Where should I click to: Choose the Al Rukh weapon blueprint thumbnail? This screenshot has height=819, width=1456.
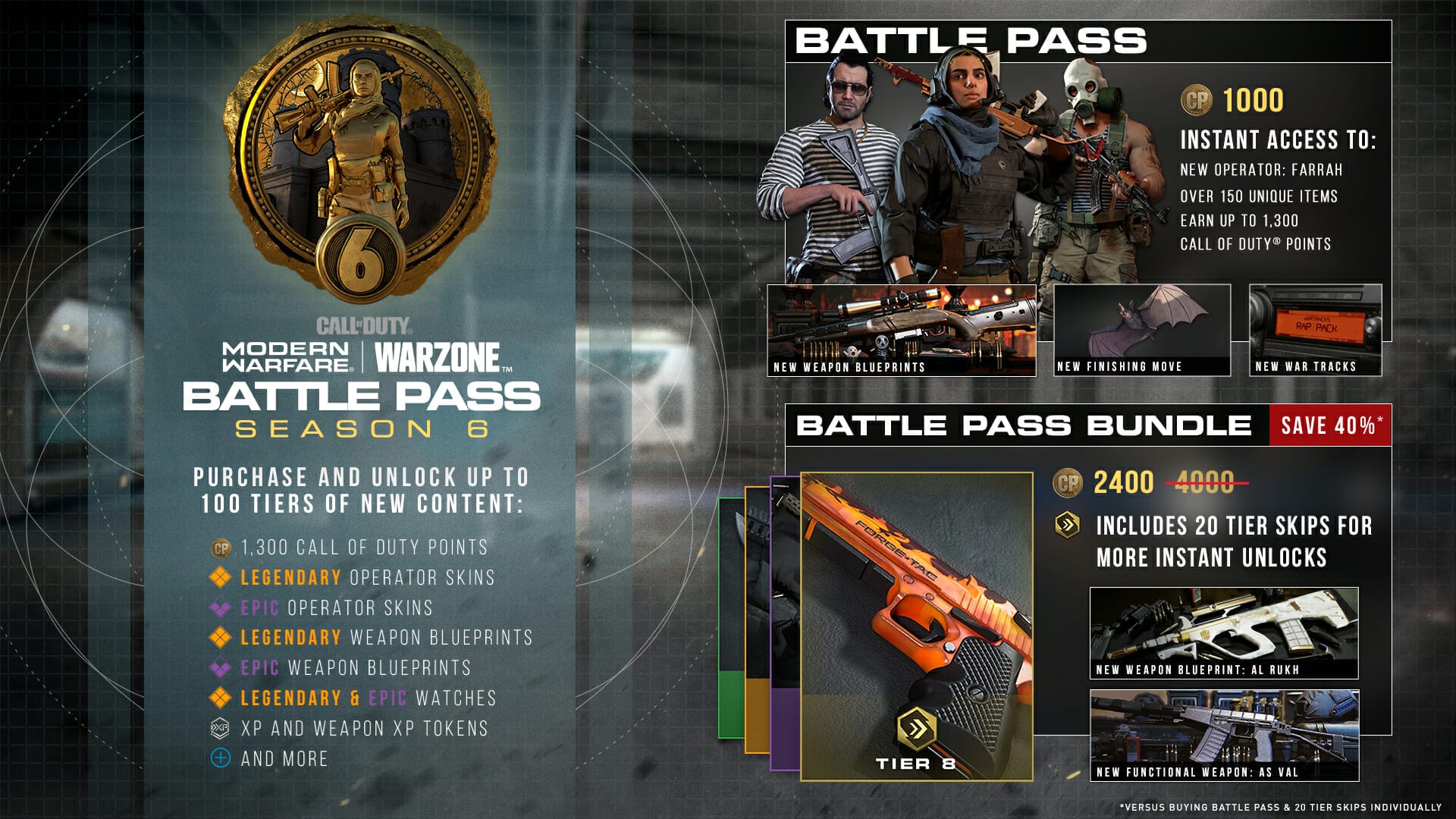point(1223,632)
